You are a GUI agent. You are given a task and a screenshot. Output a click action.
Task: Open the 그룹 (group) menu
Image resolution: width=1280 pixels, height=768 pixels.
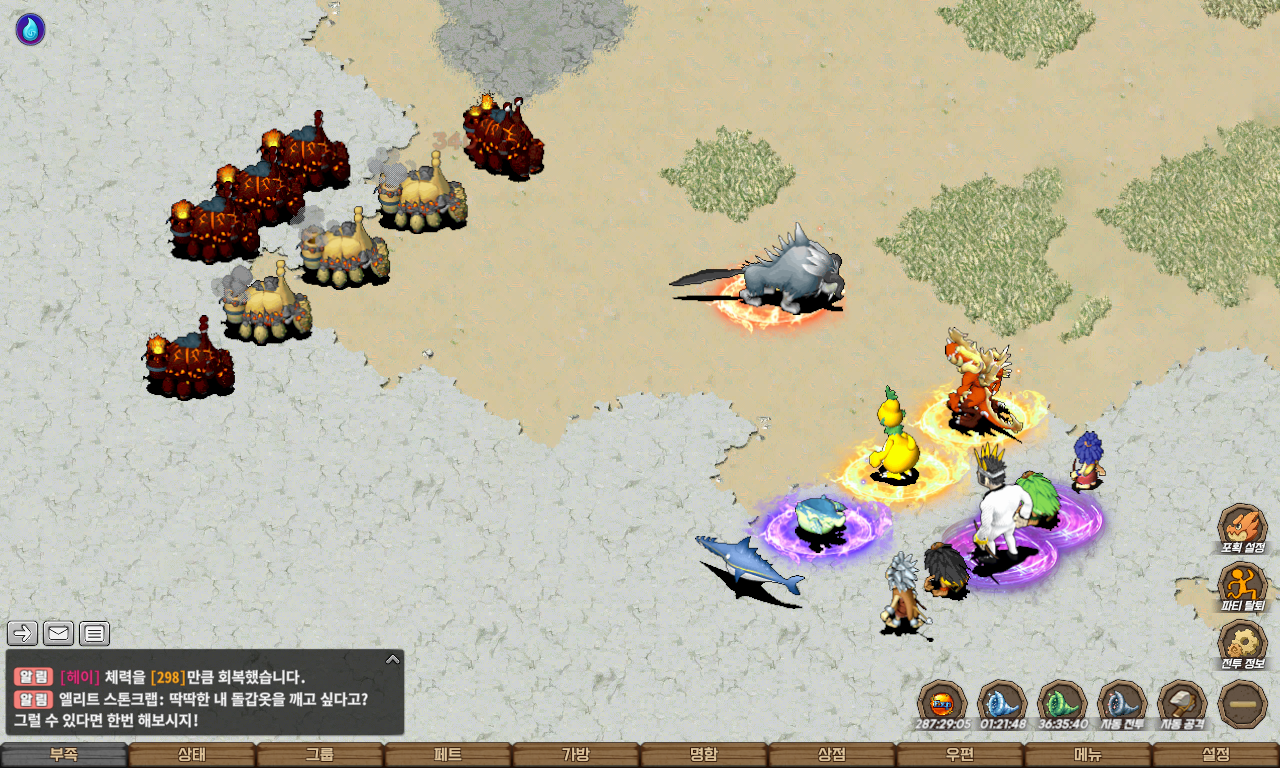click(320, 755)
